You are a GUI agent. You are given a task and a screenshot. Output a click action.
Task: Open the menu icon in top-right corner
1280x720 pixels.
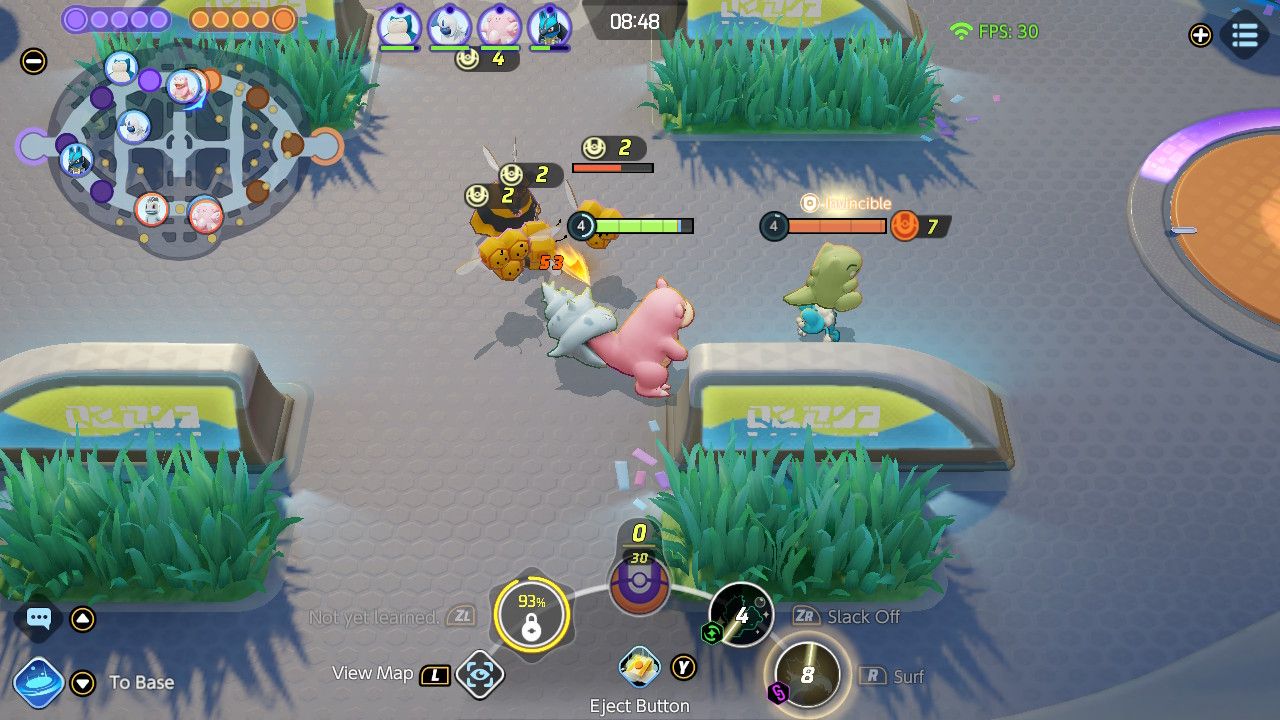1244,35
